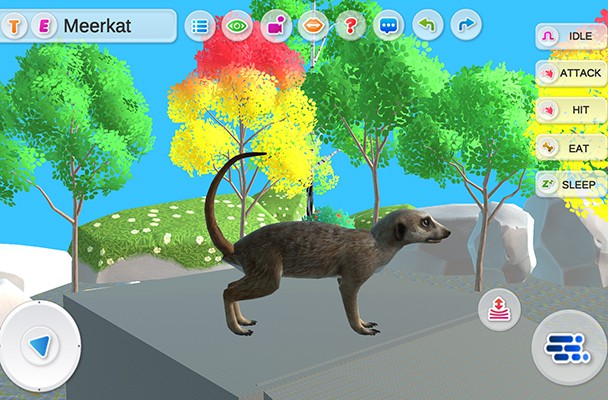This screenshot has height=400, width=608.
Task: Toggle the green eye visibility icon
Action: coord(237,26)
